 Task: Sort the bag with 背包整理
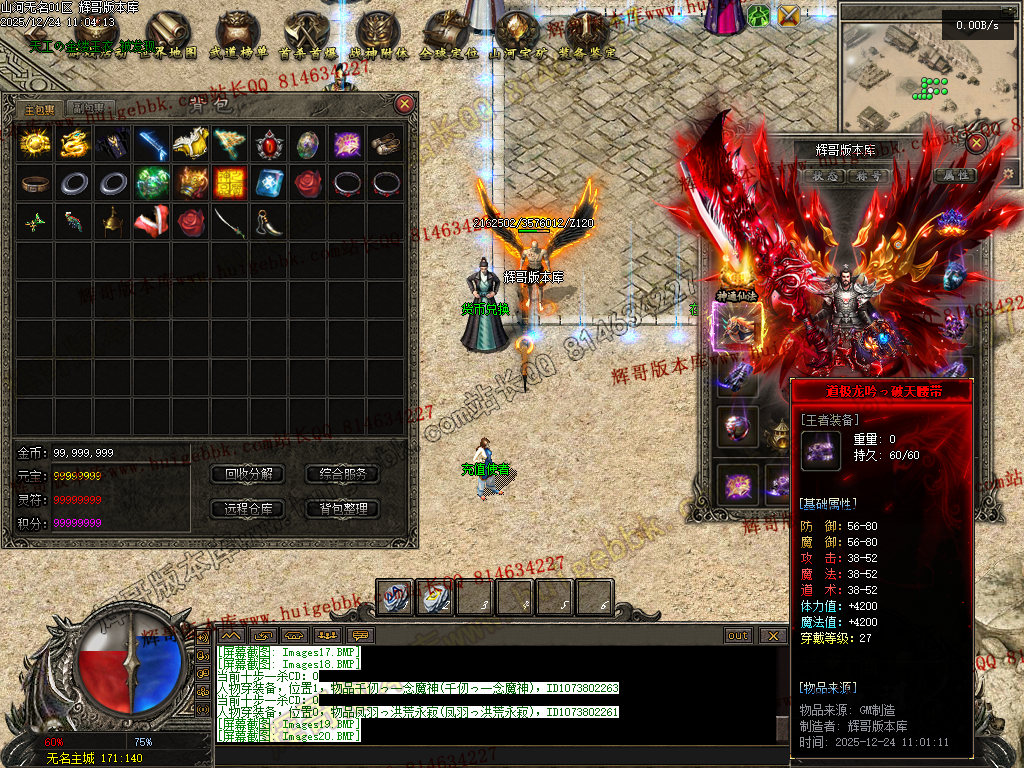342,509
